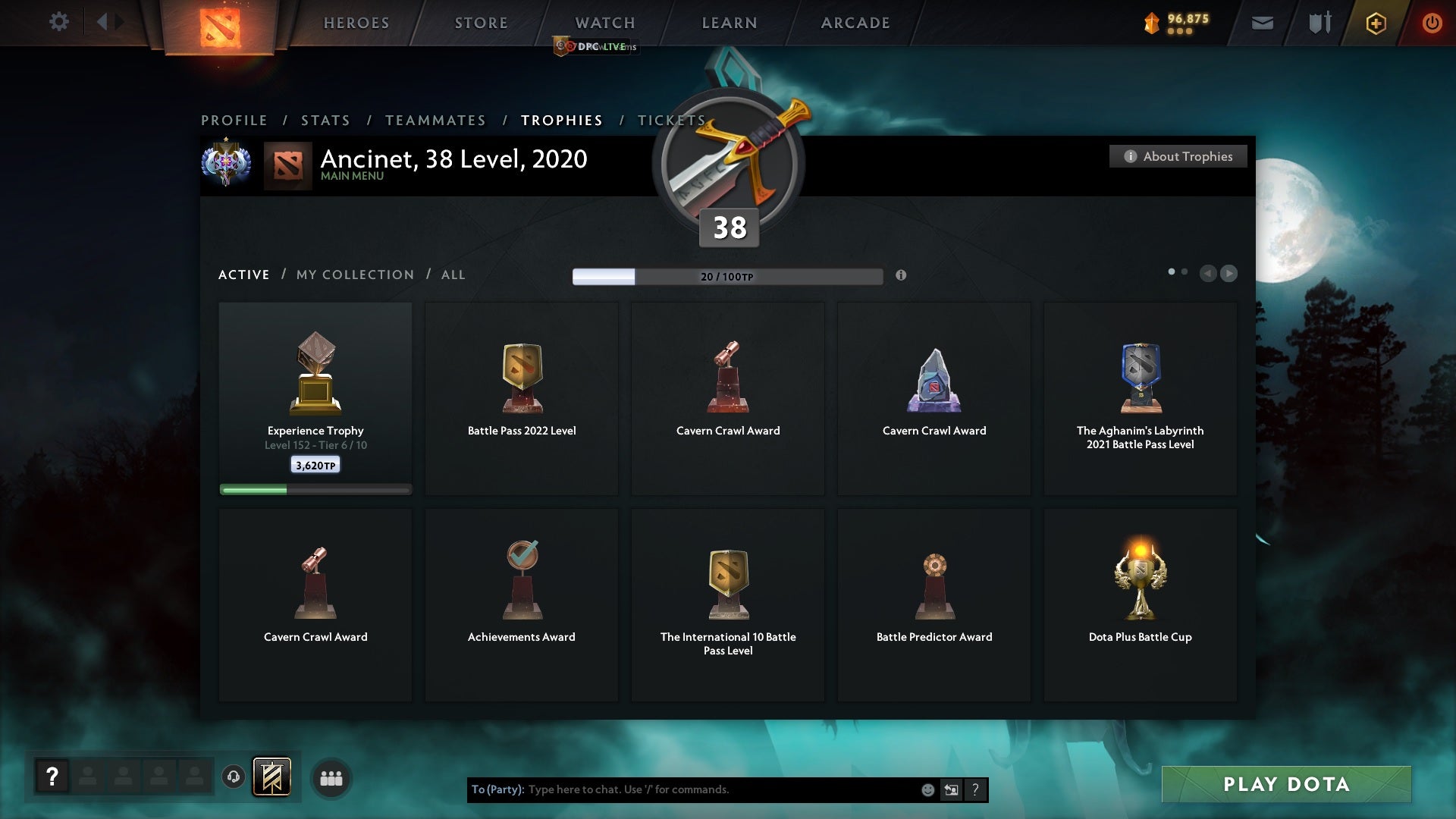1456x819 pixels.
Task: Click the About Trophies button
Action: click(1178, 156)
